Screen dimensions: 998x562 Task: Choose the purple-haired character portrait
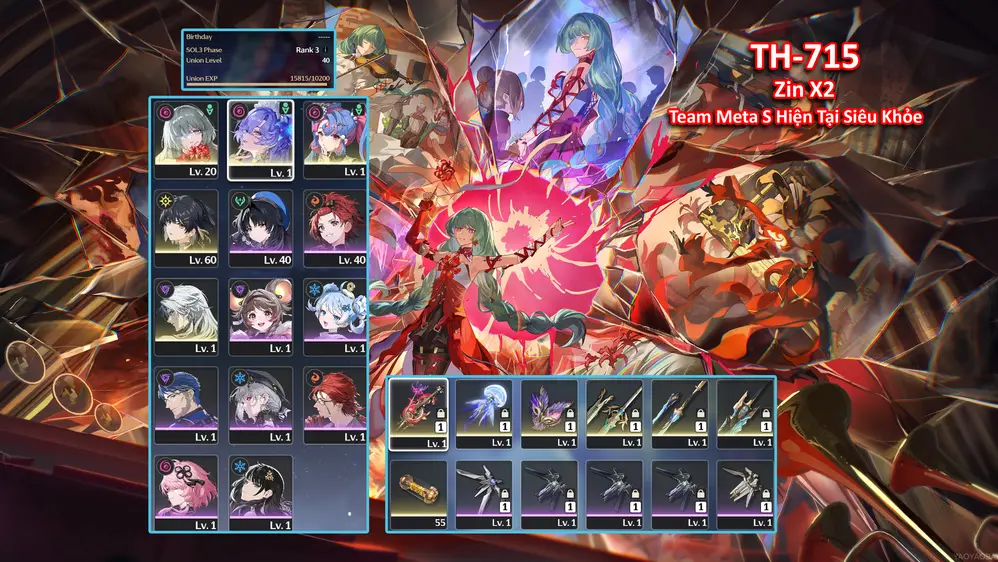pyautogui.click(x=261, y=139)
